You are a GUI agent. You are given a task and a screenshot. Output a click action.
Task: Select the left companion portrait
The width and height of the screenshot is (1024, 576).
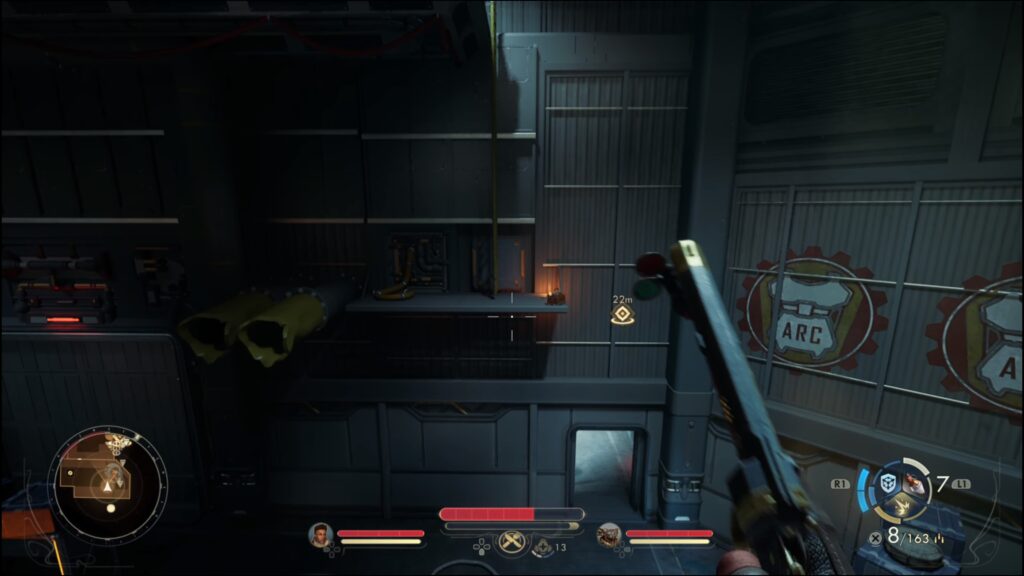[320, 535]
